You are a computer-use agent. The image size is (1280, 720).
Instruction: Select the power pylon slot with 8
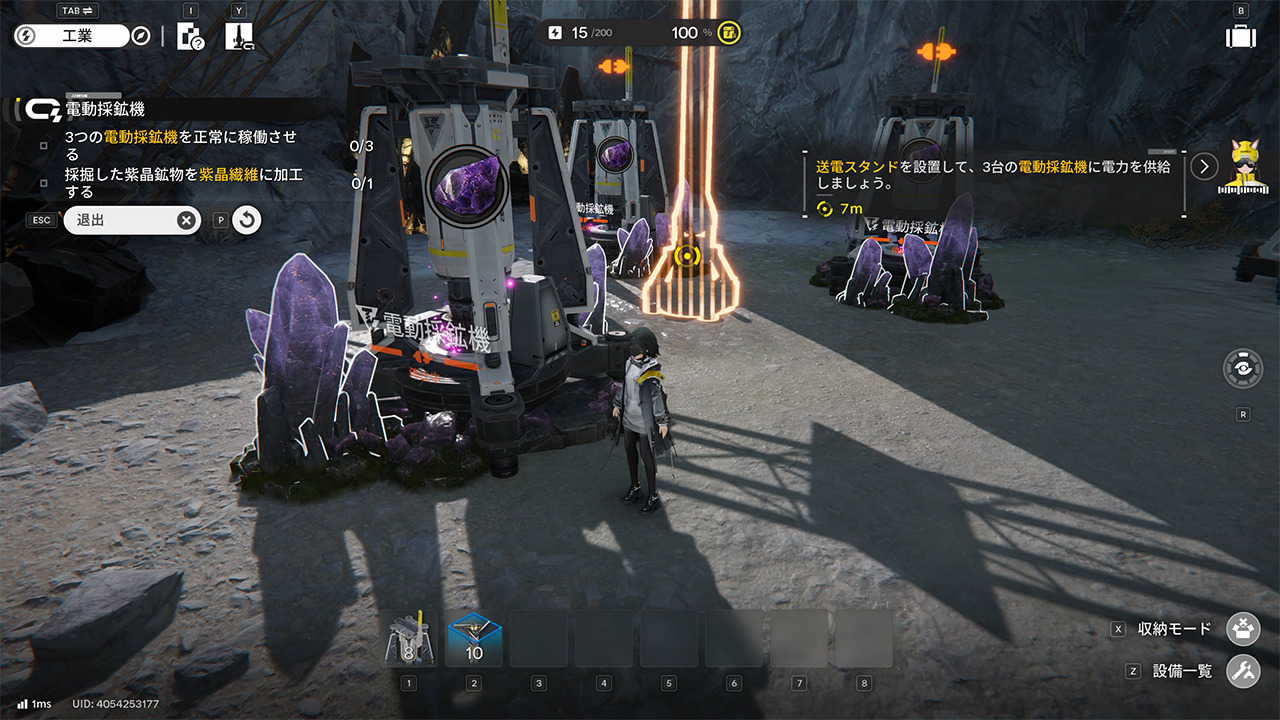(409, 640)
